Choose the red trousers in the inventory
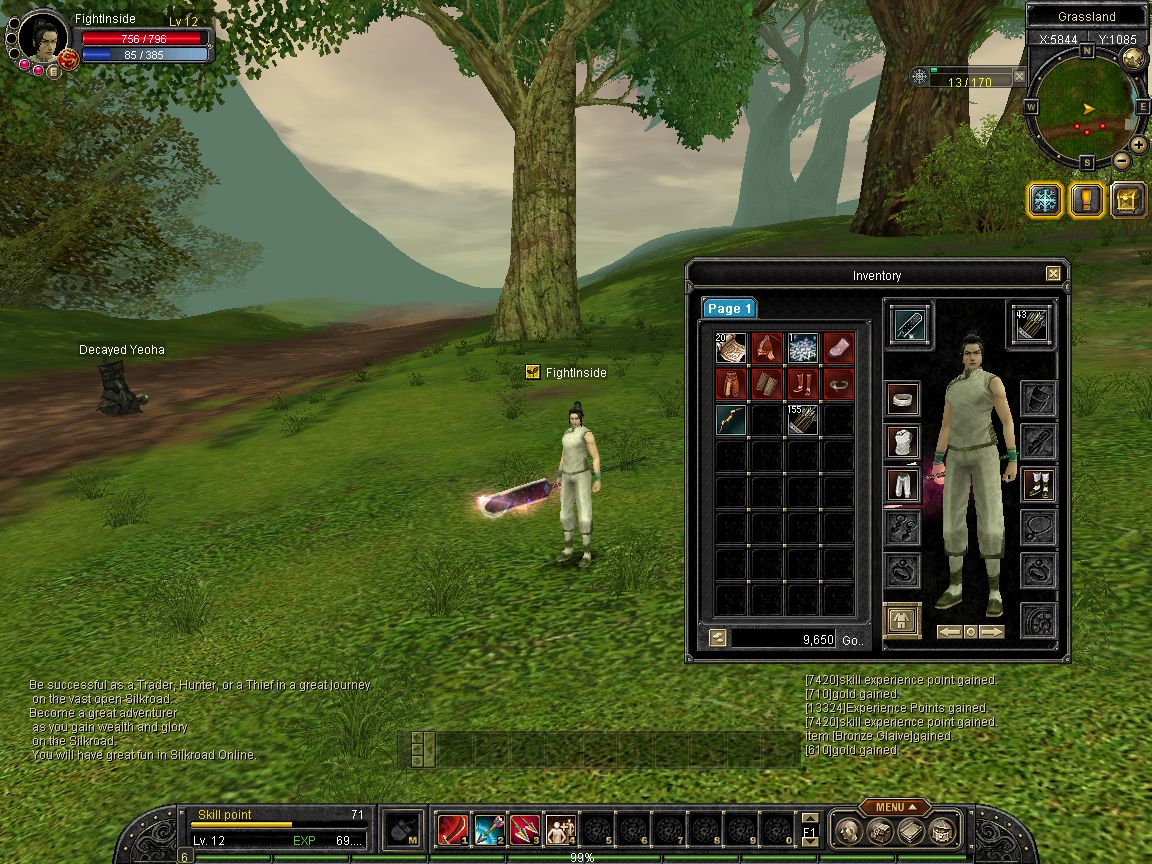 731,384
